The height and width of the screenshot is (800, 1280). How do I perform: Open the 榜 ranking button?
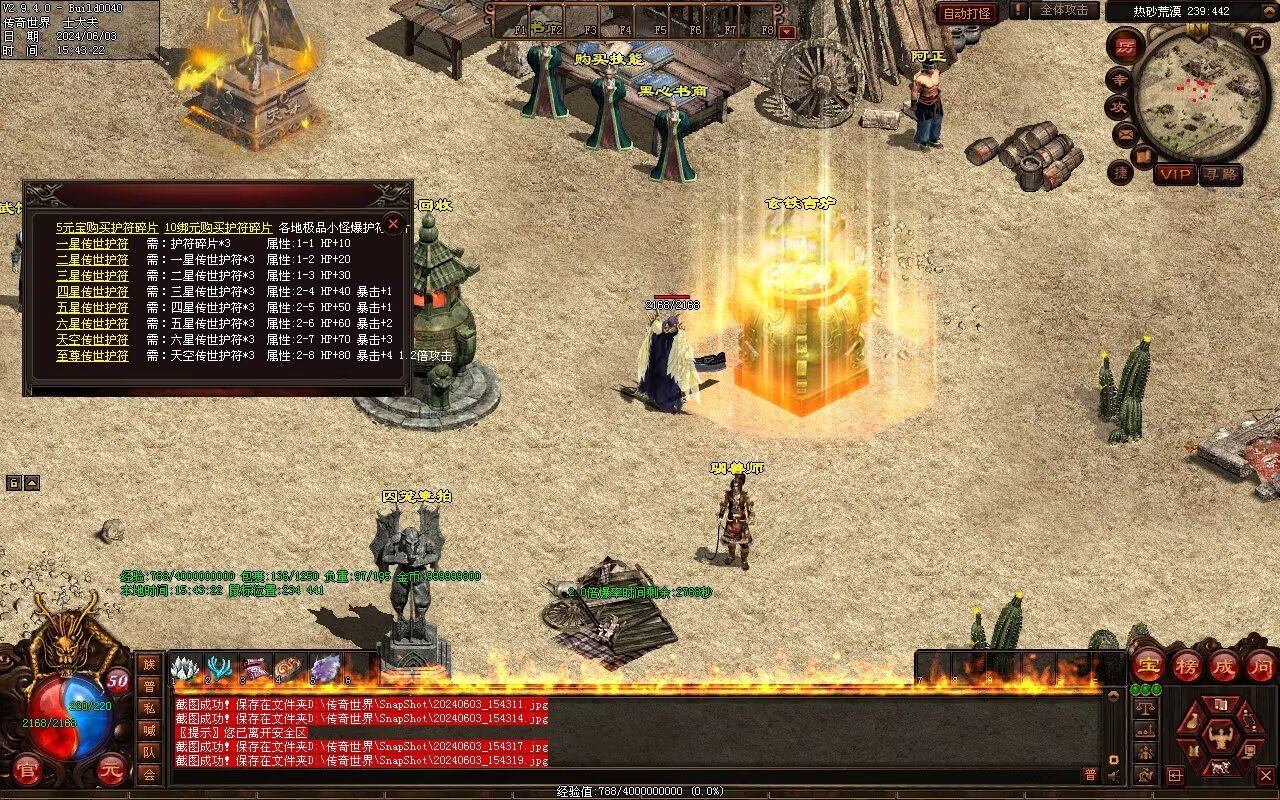pyautogui.click(x=1186, y=664)
